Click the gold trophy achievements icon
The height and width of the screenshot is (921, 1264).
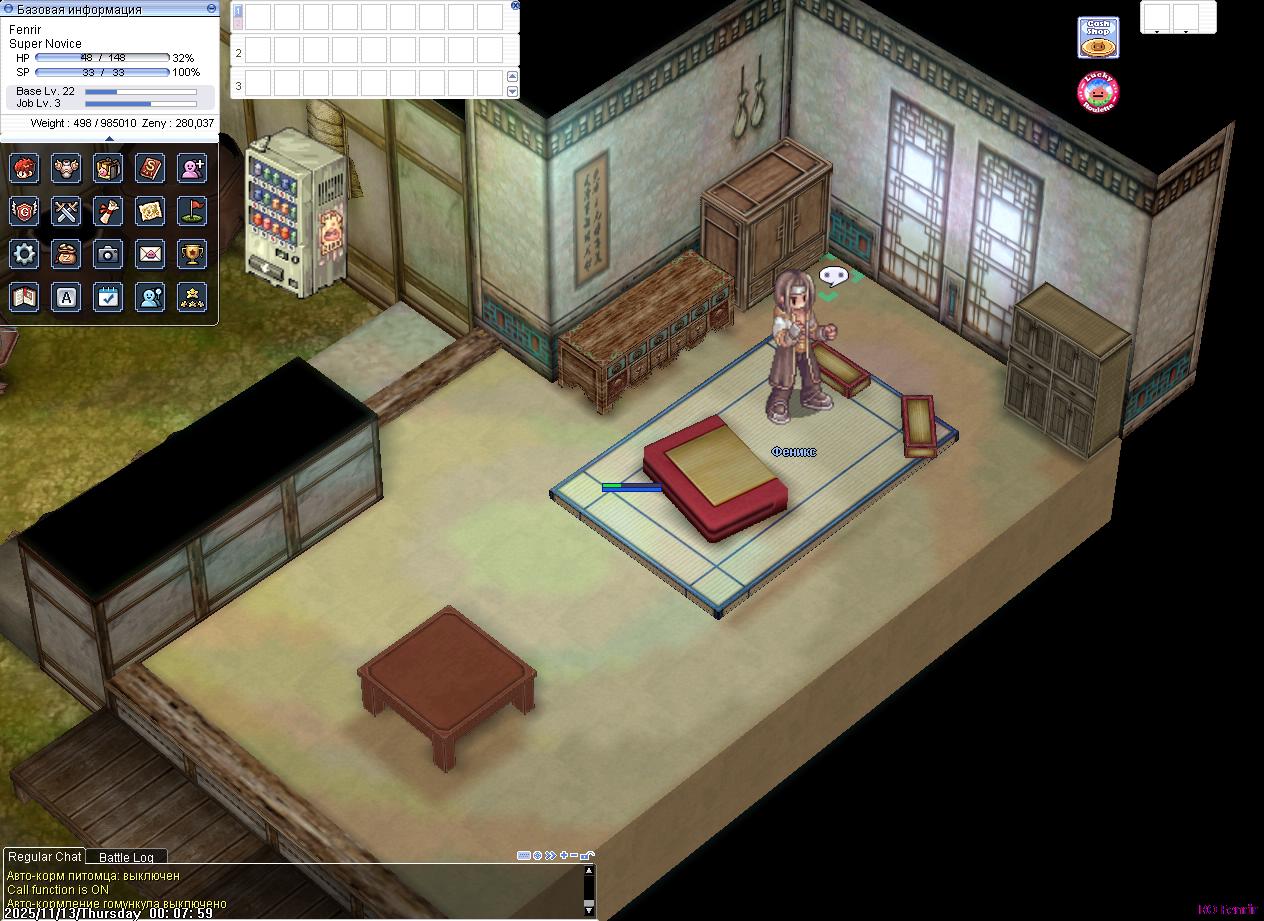[x=192, y=254]
